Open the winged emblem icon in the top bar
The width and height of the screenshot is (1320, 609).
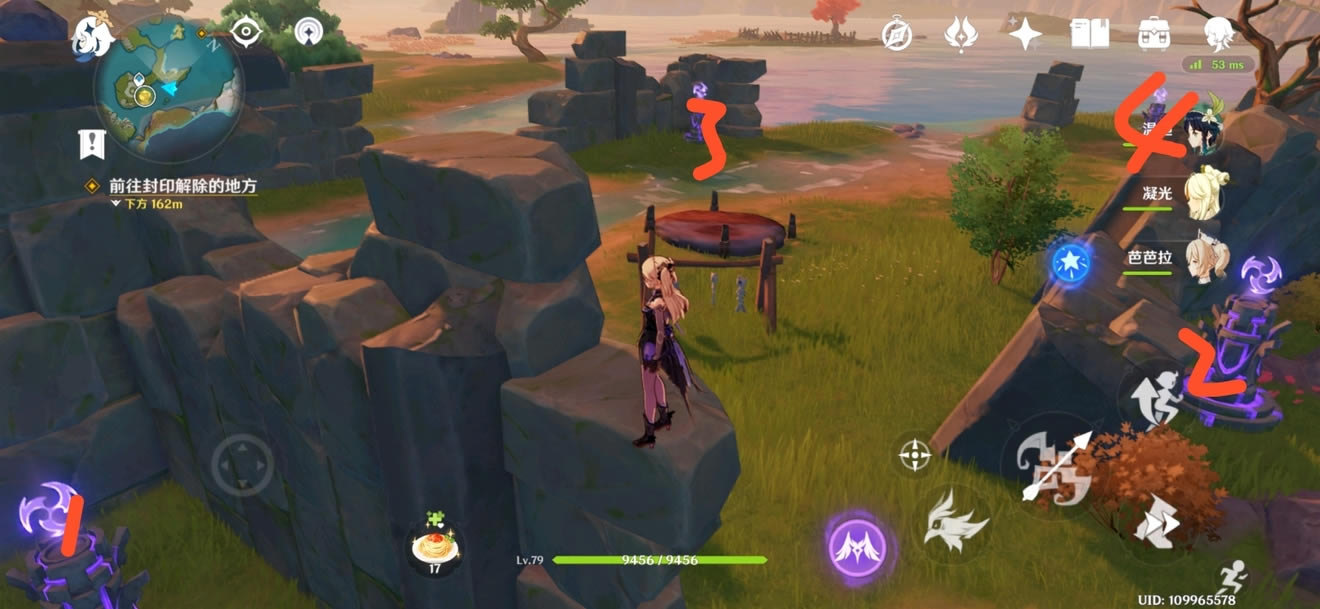pos(961,35)
